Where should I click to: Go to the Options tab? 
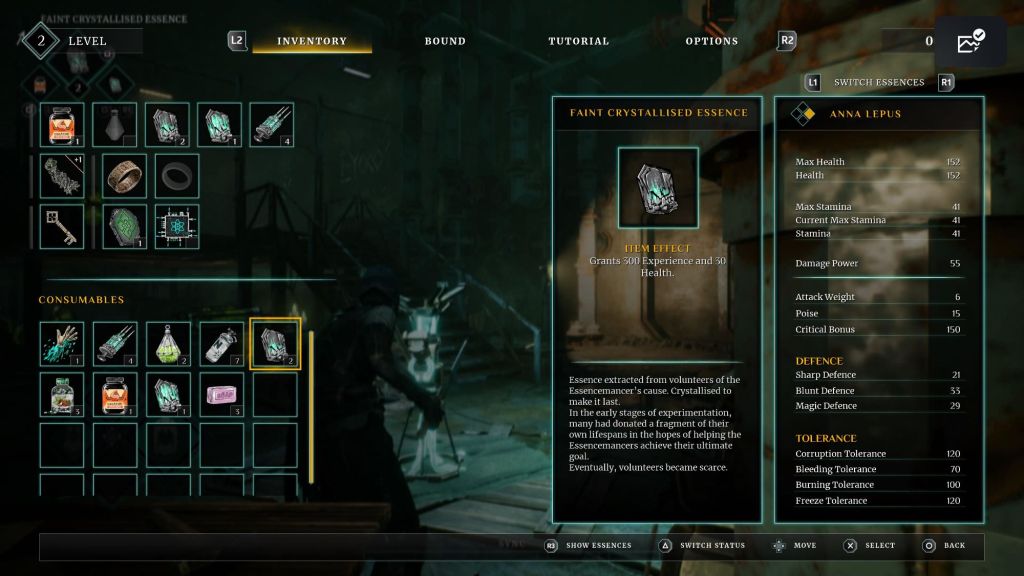pos(711,41)
